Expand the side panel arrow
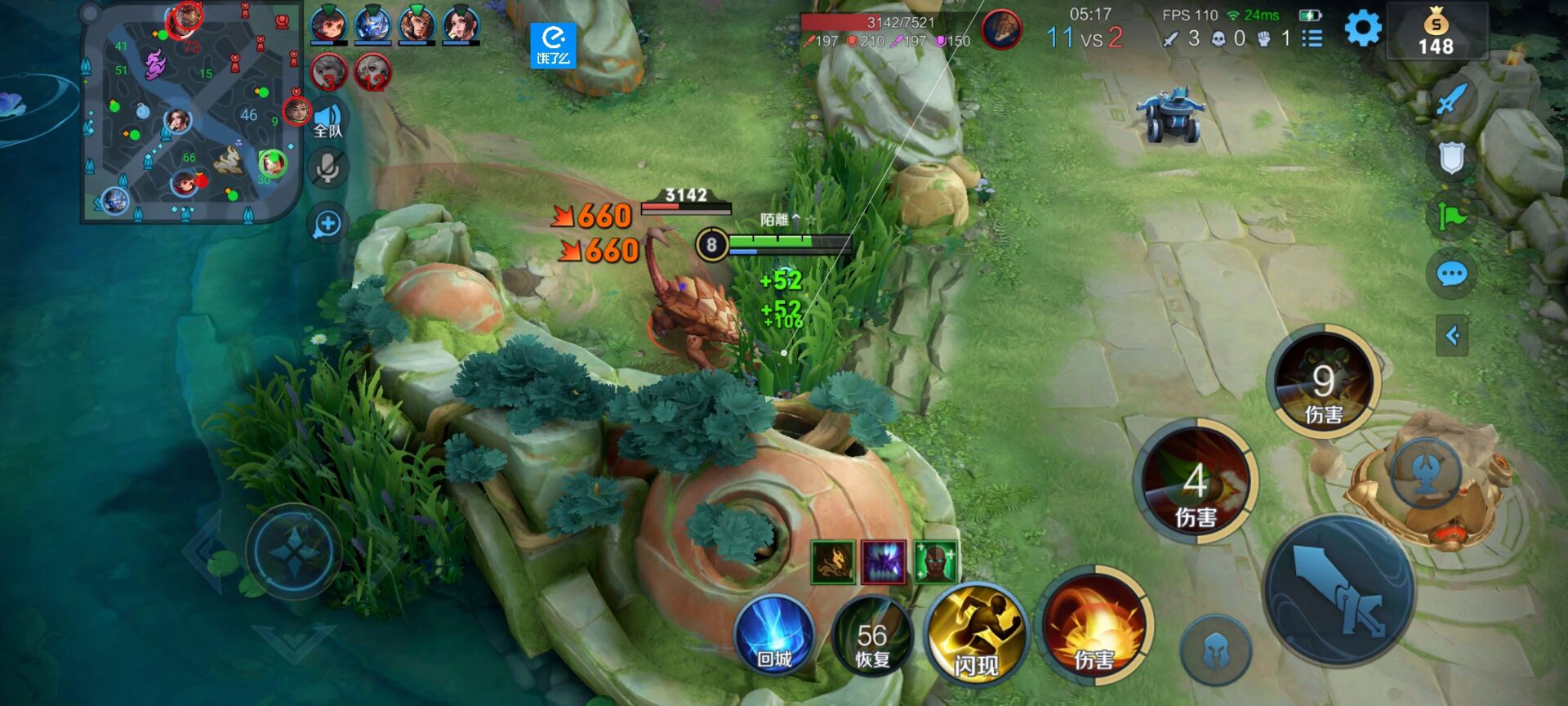This screenshot has width=1568, height=706. click(x=1451, y=335)
